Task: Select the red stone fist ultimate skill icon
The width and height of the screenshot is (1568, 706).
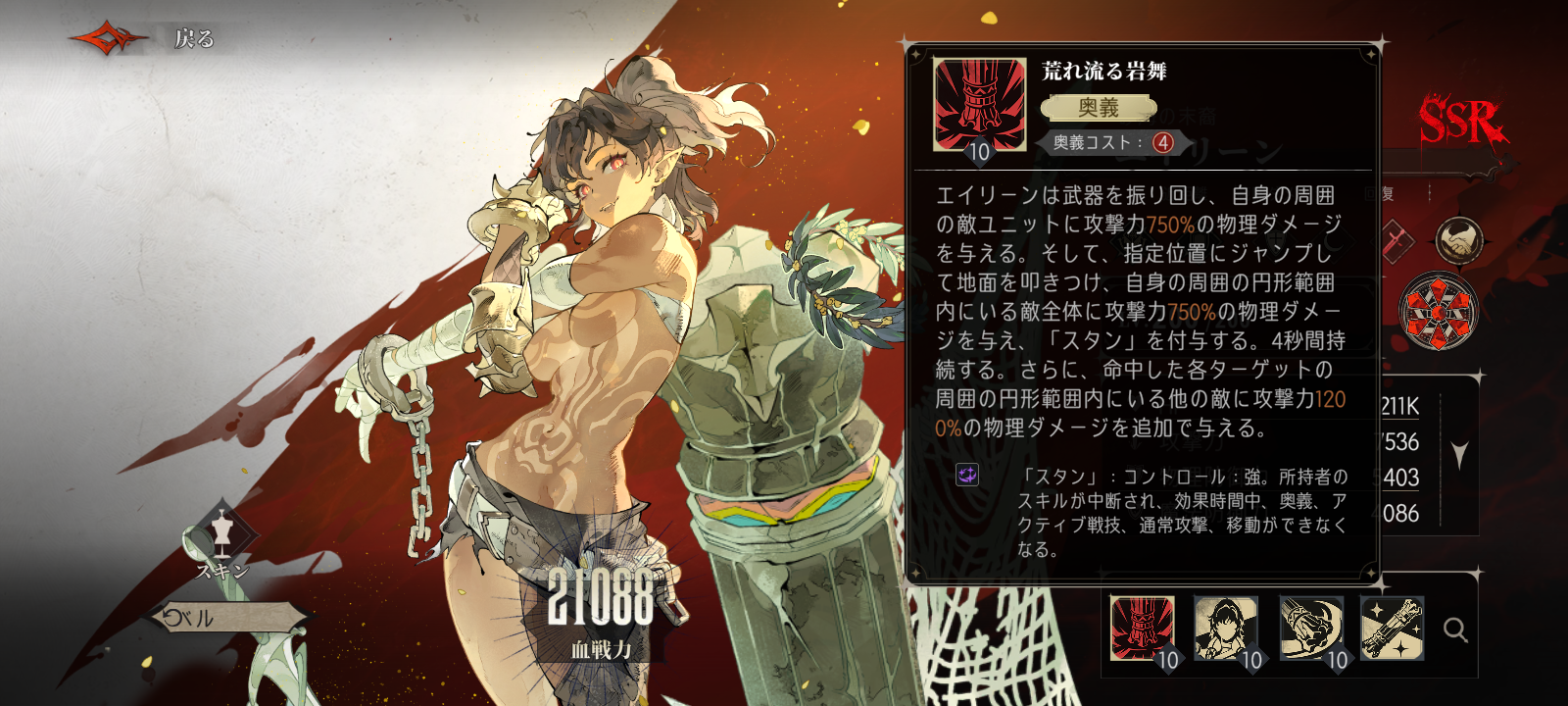Action: [1142, 629]
